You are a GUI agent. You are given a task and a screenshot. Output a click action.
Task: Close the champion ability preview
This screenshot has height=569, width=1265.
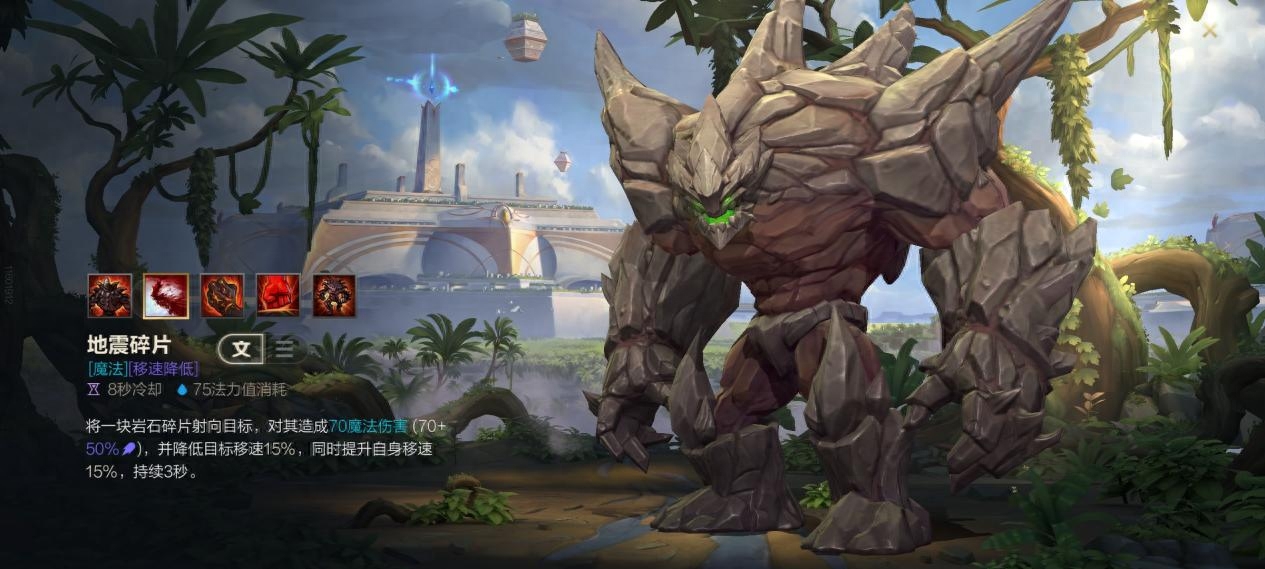coord(1209,30)
